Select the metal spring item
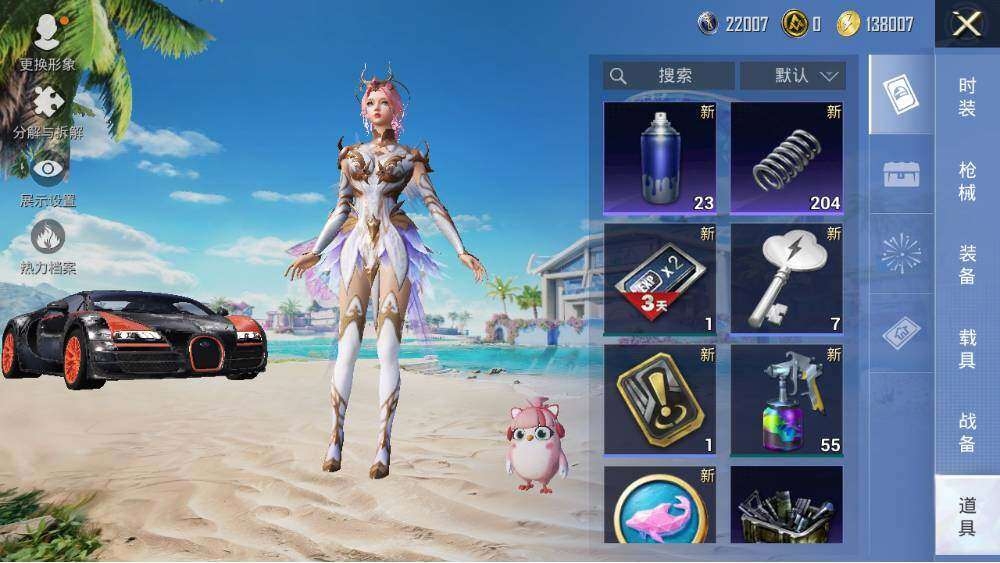The width and height of the screenshot is (1000, 563). click(x=786, y=158)
